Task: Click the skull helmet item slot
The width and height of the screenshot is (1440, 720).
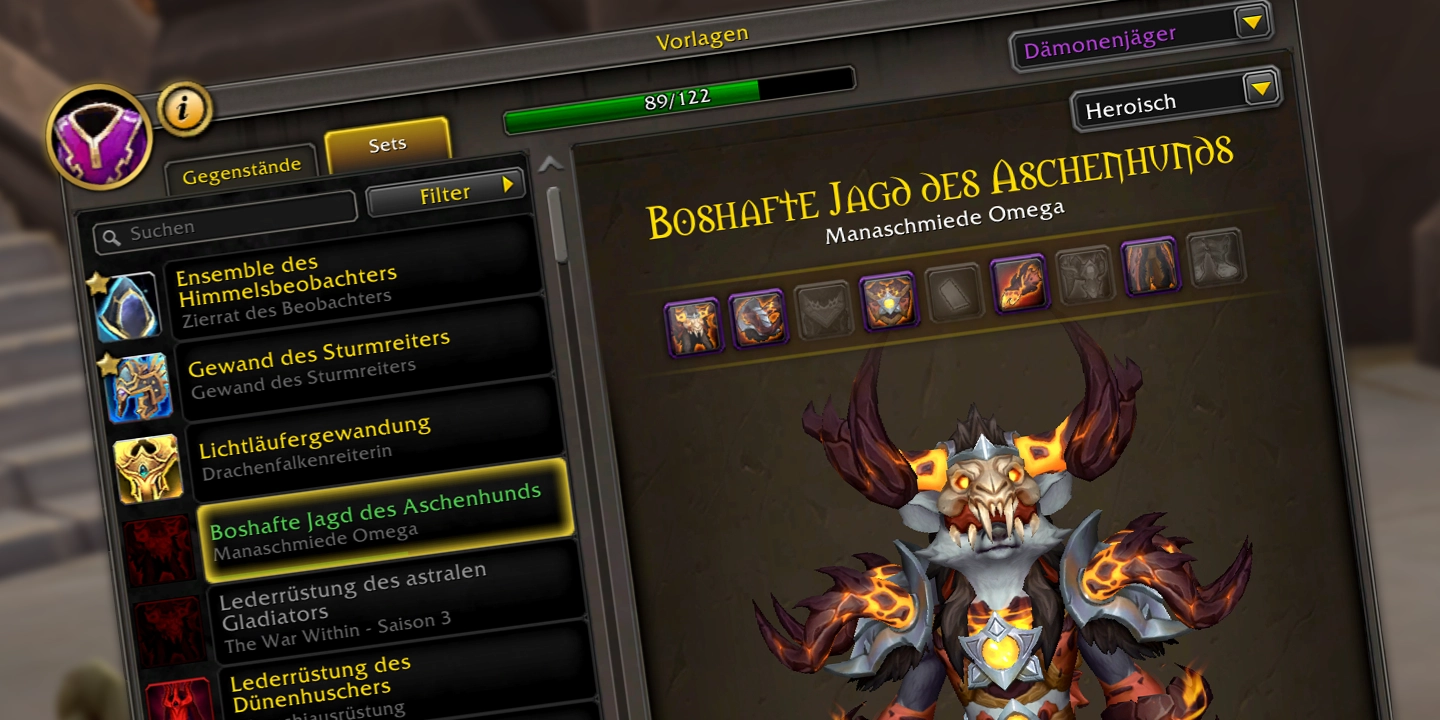Action: point(692,326)
